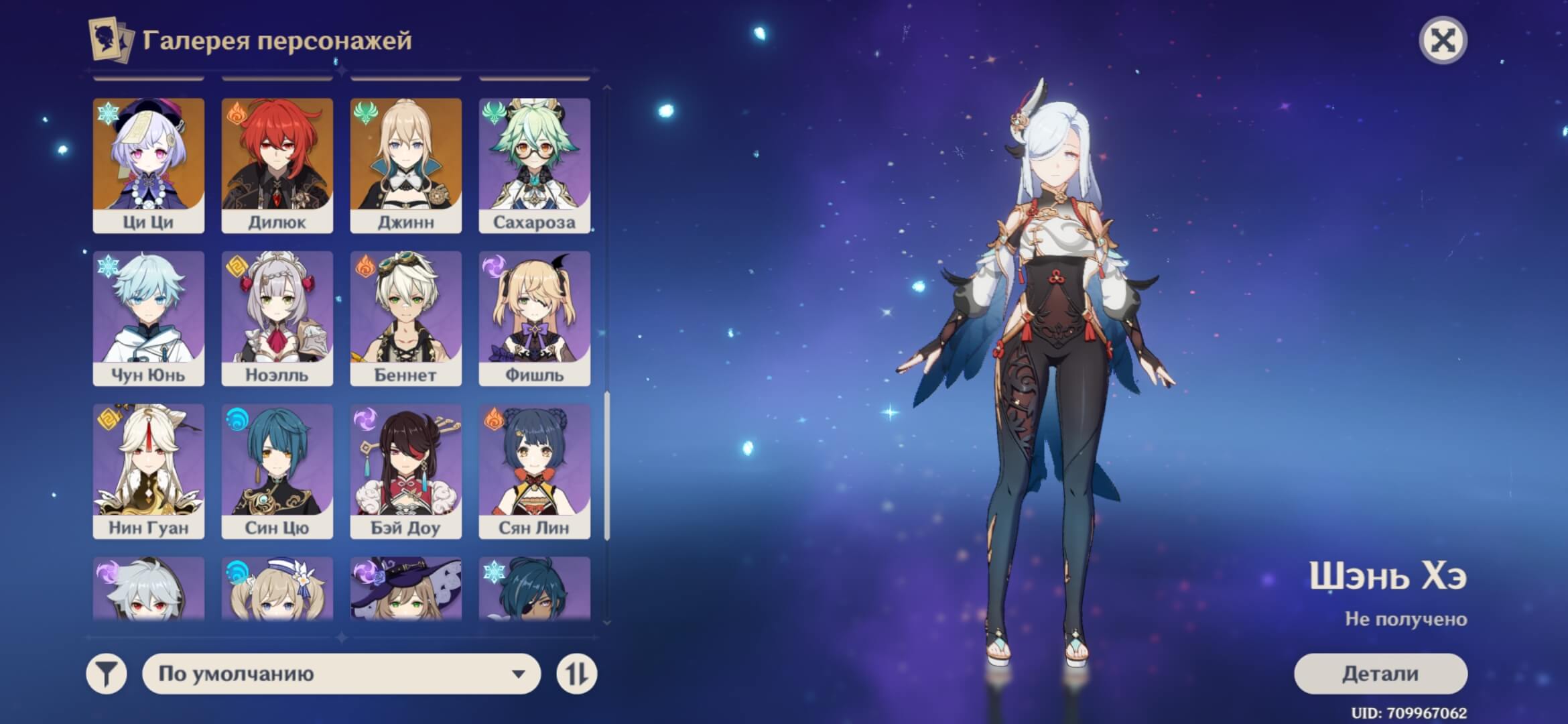This screenshot has width=1568, height=724.
Task: Choose the Ноэлль character card
Action: pos(277,318)
